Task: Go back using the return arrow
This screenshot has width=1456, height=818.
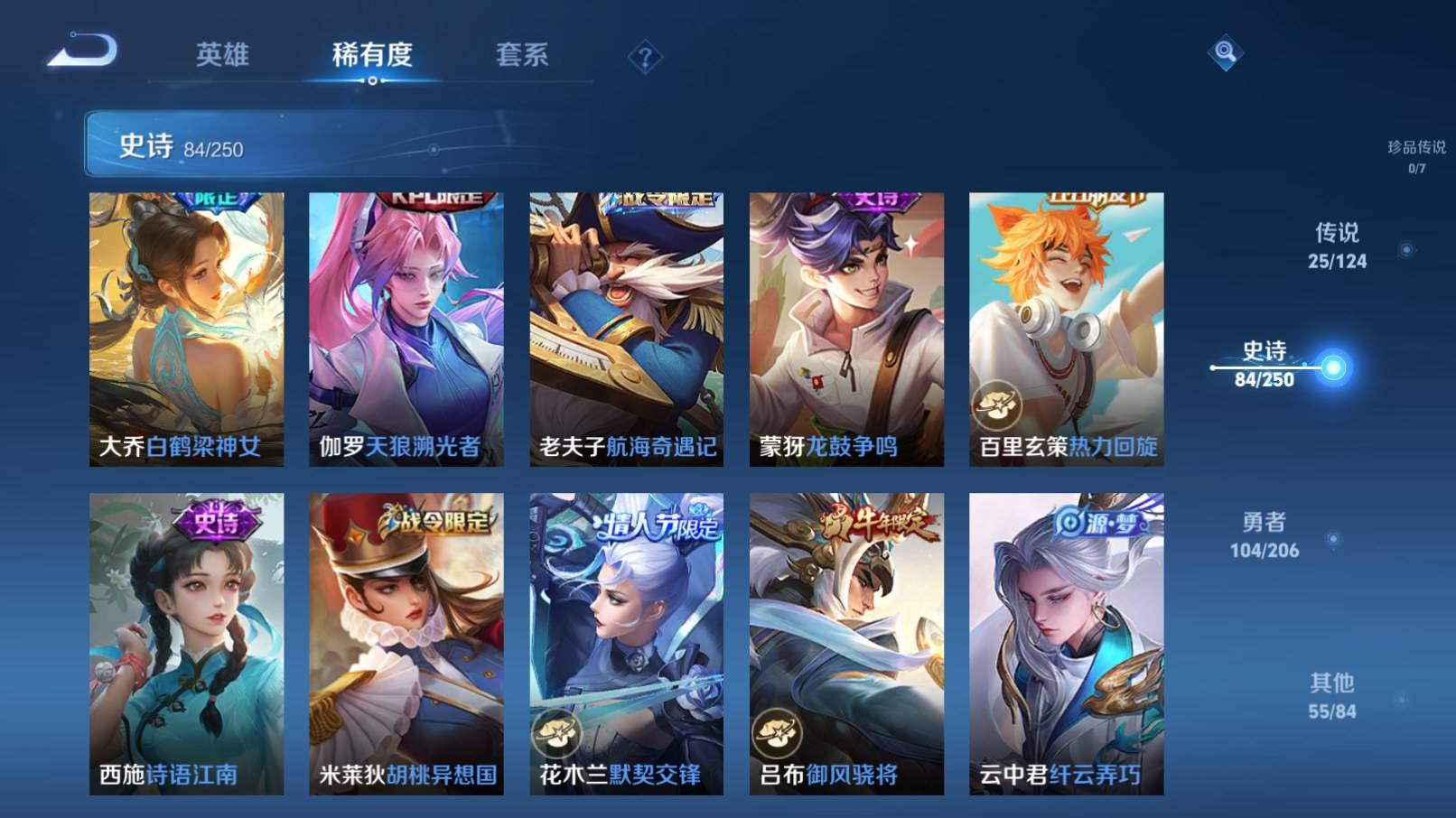Action: (83, 51)
